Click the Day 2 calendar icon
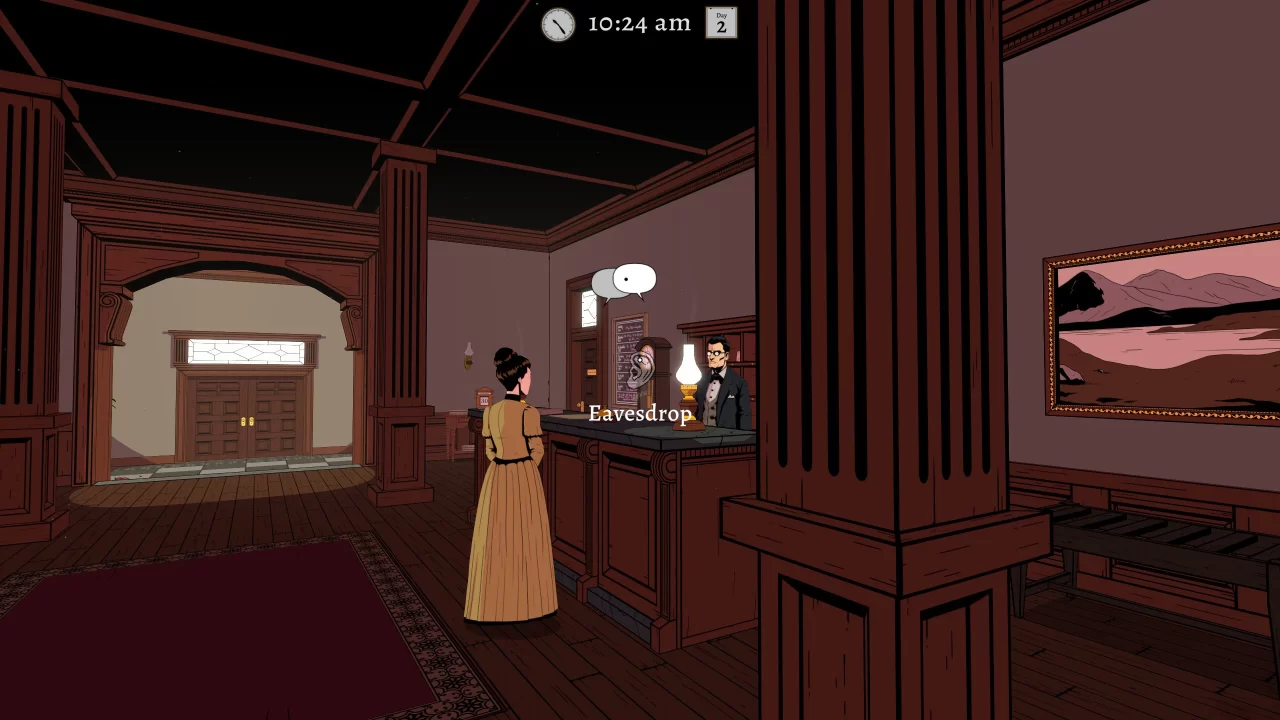Screen dimensions: 1280x720 click(x=721, y=23)
